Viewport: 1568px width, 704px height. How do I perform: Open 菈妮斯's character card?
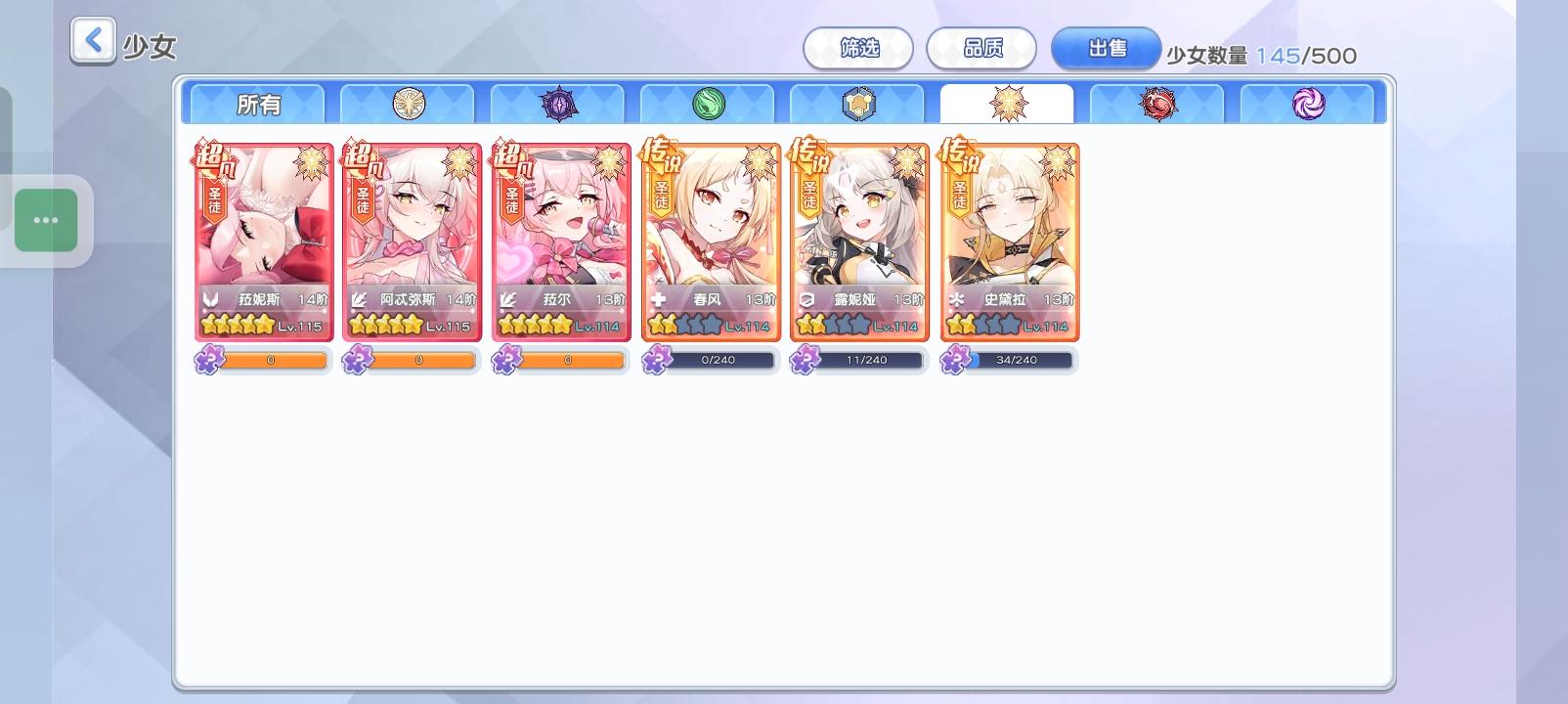[262, 241]
